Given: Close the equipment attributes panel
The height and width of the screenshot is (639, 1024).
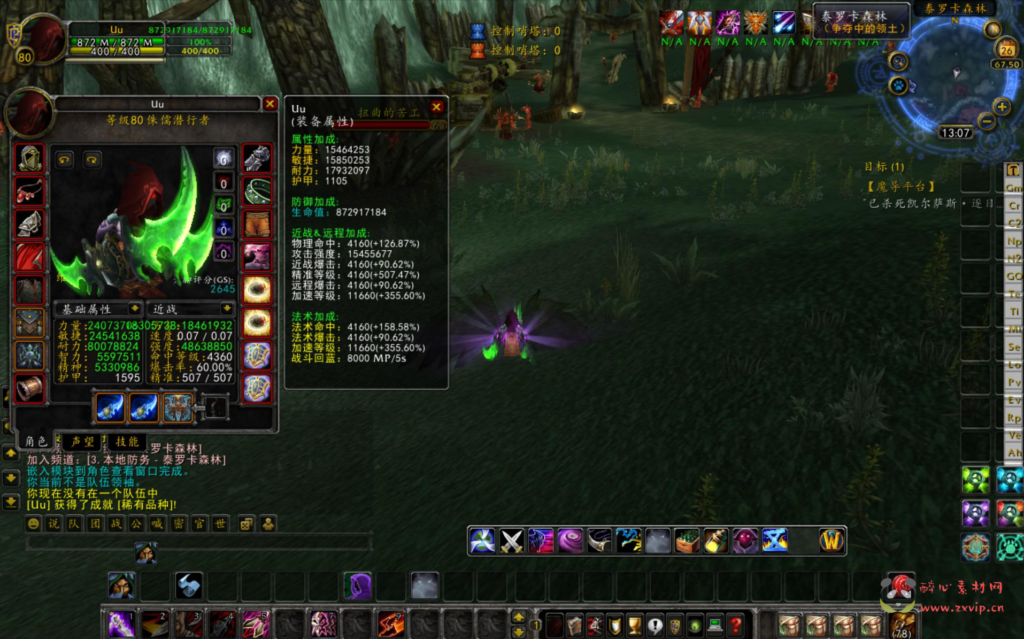Looking at the screenshot, I should pos(436,107).
